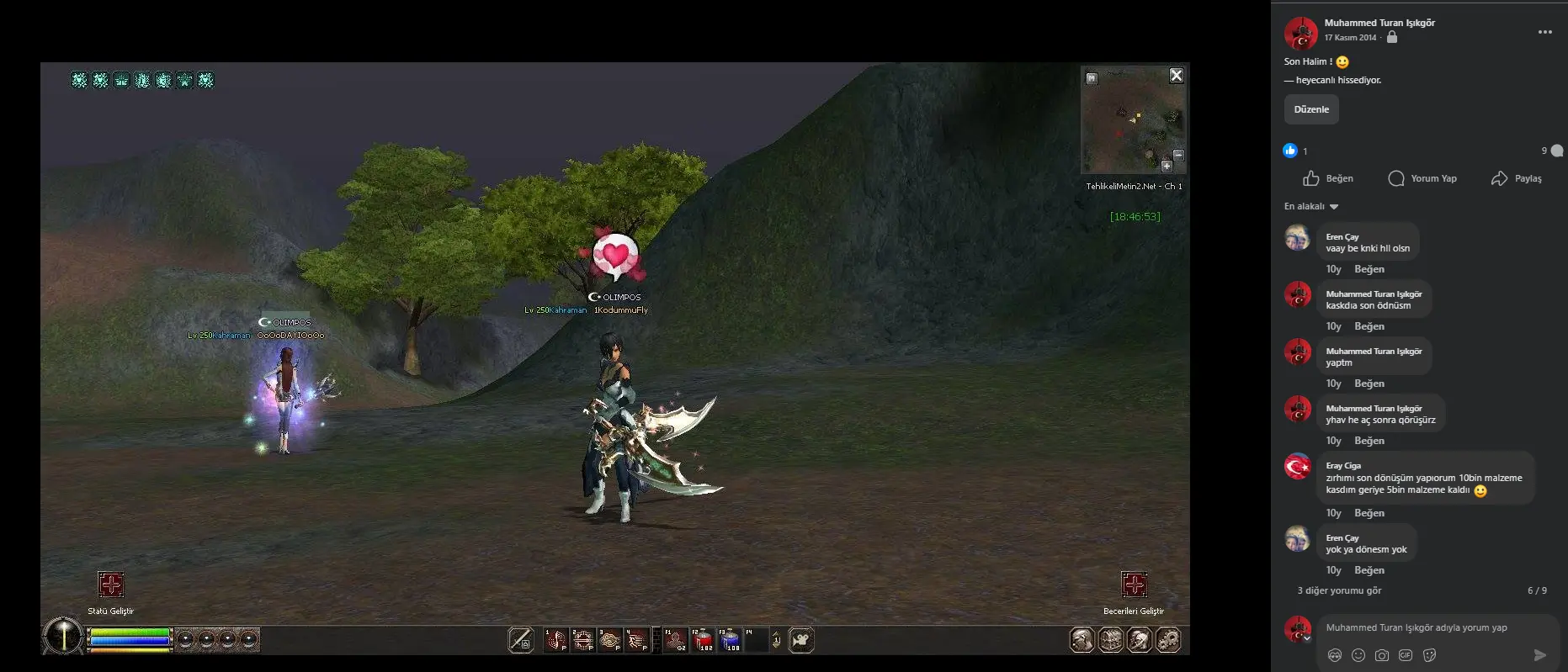Activate the dashing figure skill in quickslot 4
1568x672 pixels.
636,640
